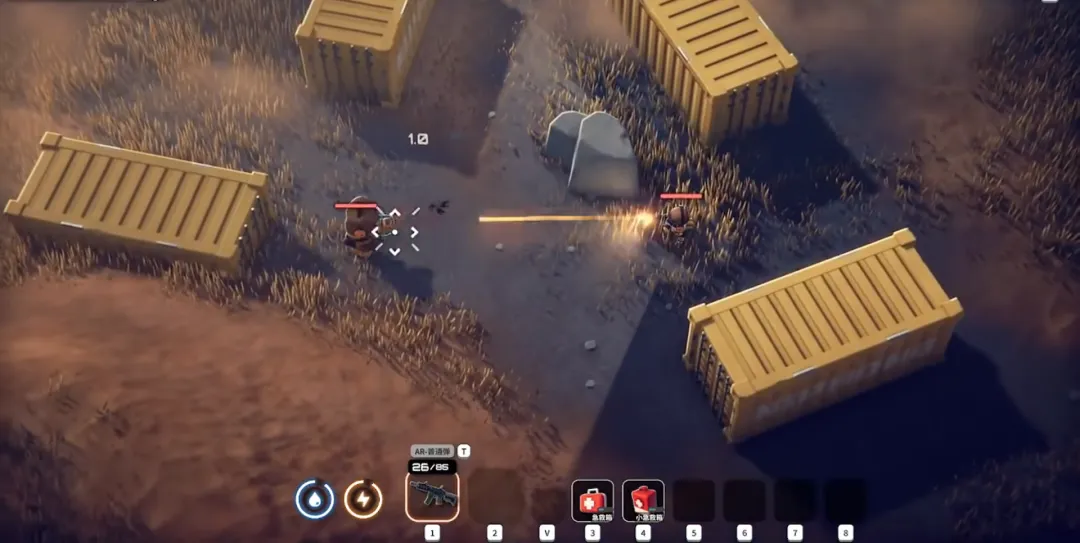Select the 小急救箱 small medkit slot
The image size is (1080, 543).
[x=643, y=500]
